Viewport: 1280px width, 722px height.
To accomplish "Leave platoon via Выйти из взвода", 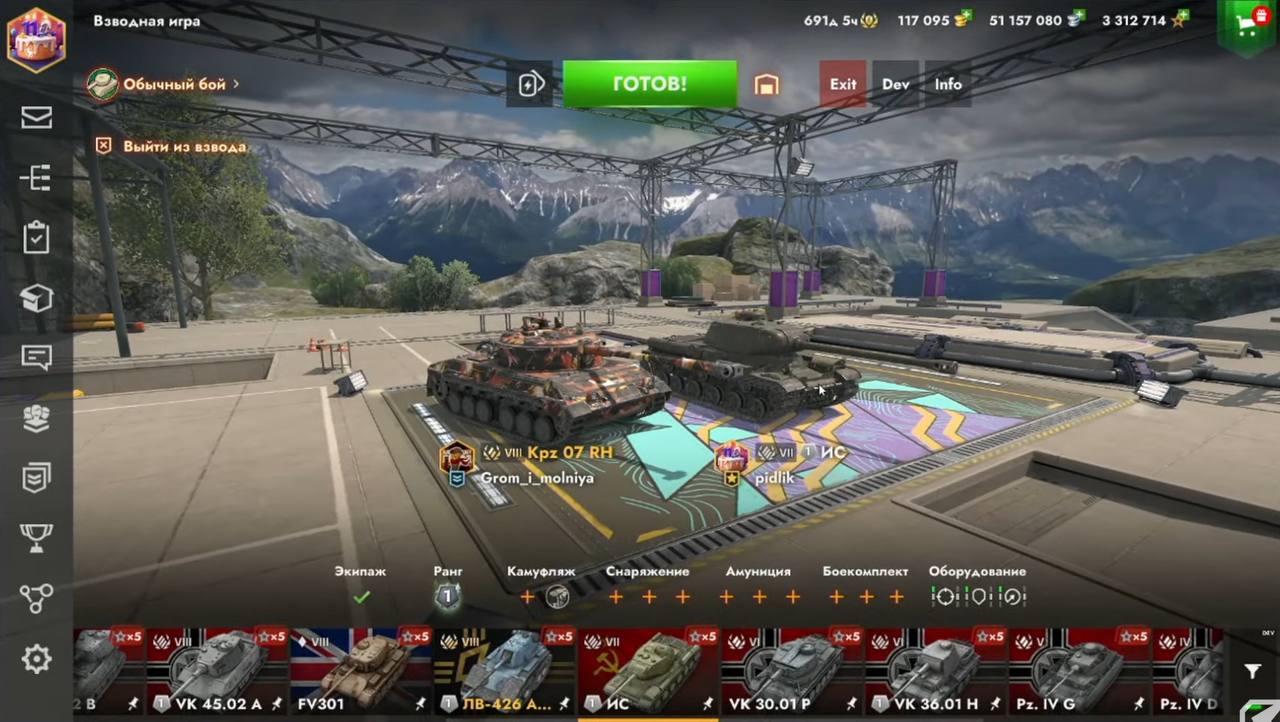I will pos(172,146).
